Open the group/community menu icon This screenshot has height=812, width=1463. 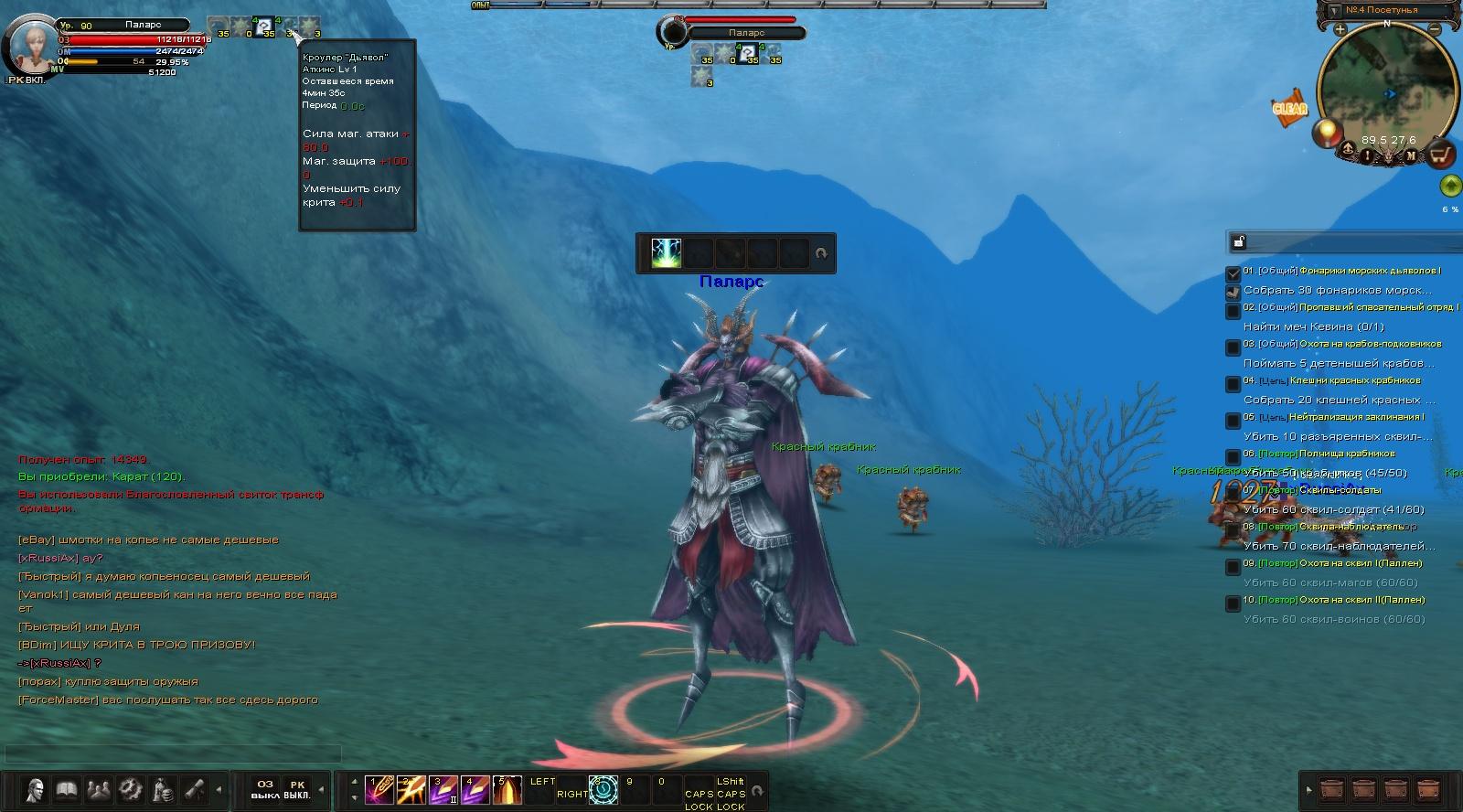point(99,789)
